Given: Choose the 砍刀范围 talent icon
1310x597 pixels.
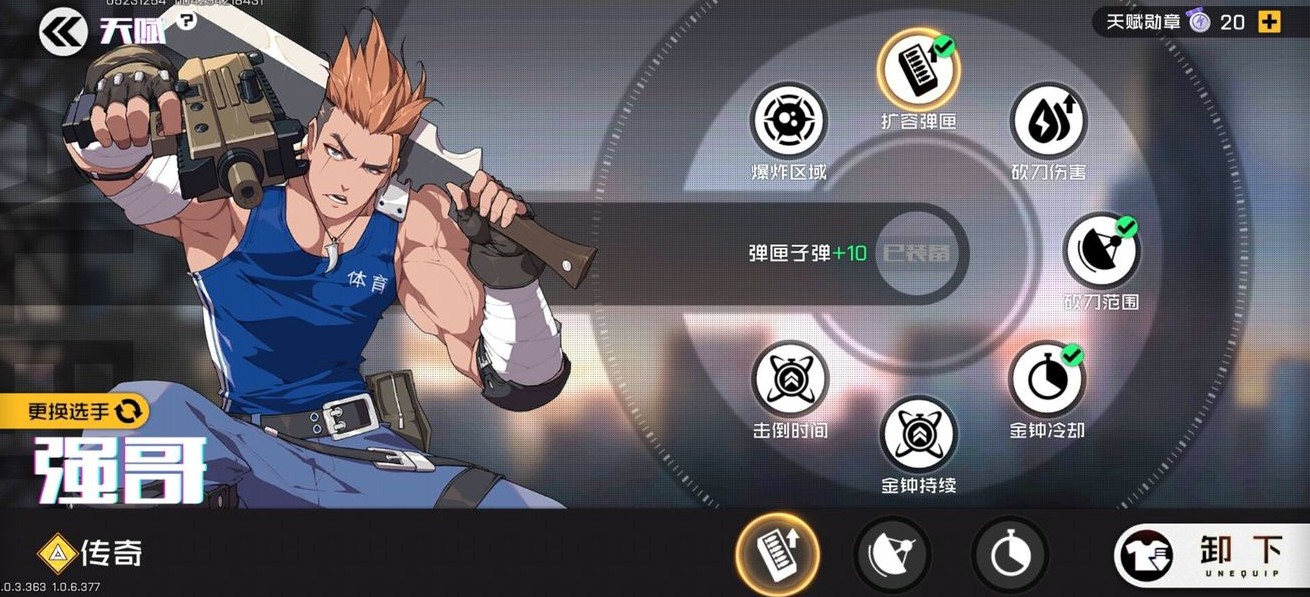Looking at the screenshot, I should click(1101, 250).
